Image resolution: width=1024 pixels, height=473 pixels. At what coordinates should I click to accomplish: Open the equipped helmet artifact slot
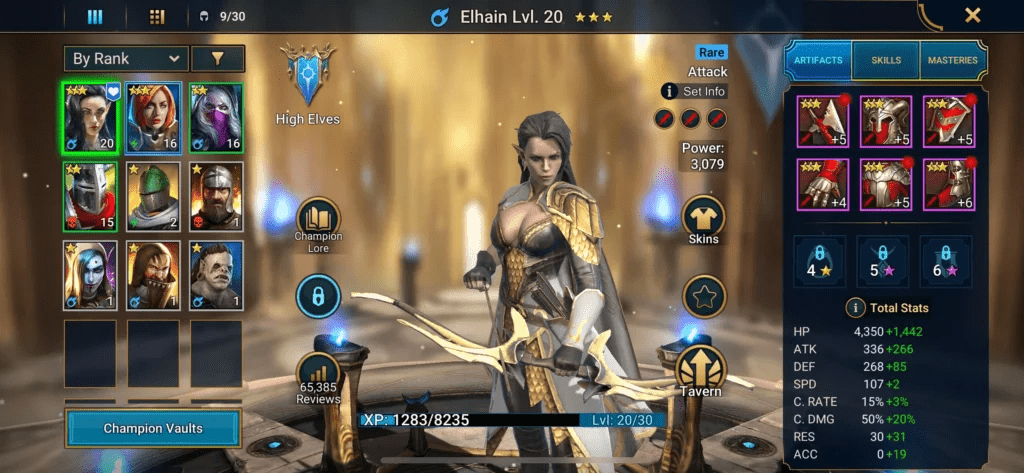[x=885, y=120]
